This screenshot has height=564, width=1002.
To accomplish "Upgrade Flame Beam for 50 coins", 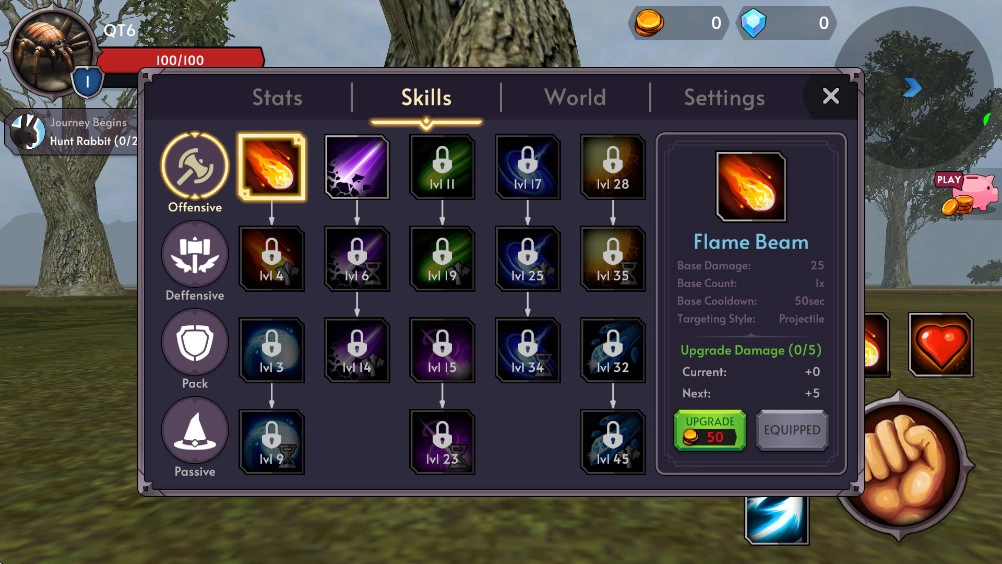I will pos(710,430).
